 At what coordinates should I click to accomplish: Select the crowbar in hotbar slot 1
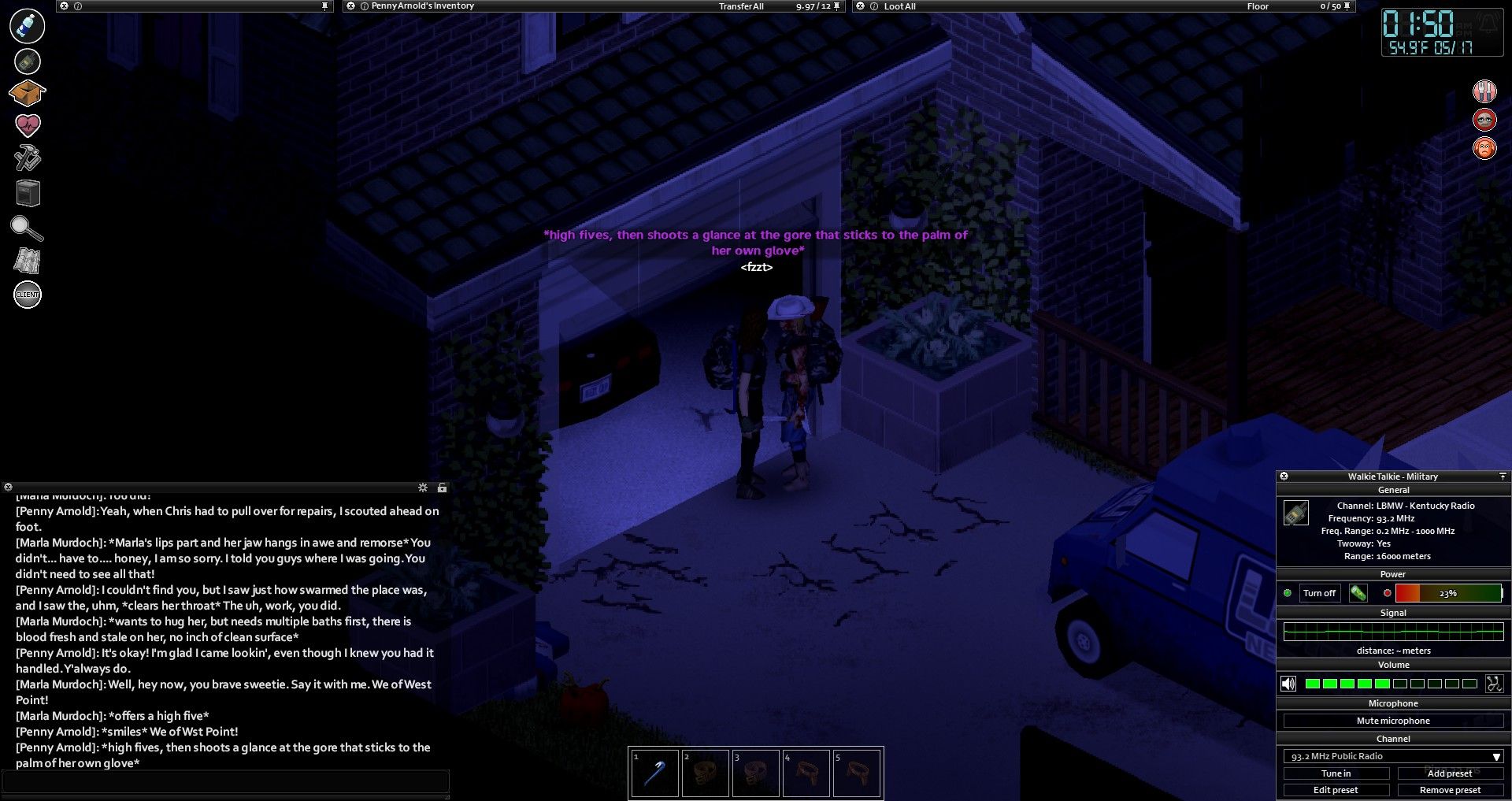[x=654, y=773]
